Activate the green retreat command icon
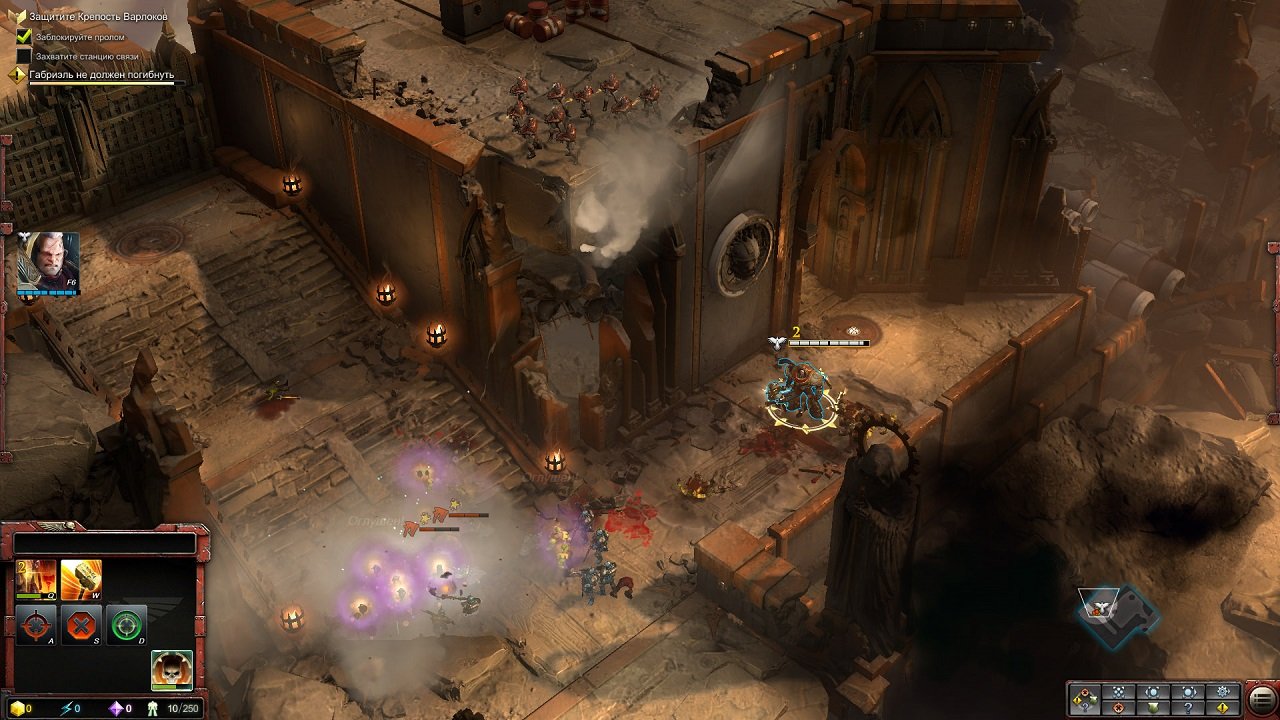Screen dimensions: 1280x720 tap(126, 626)
